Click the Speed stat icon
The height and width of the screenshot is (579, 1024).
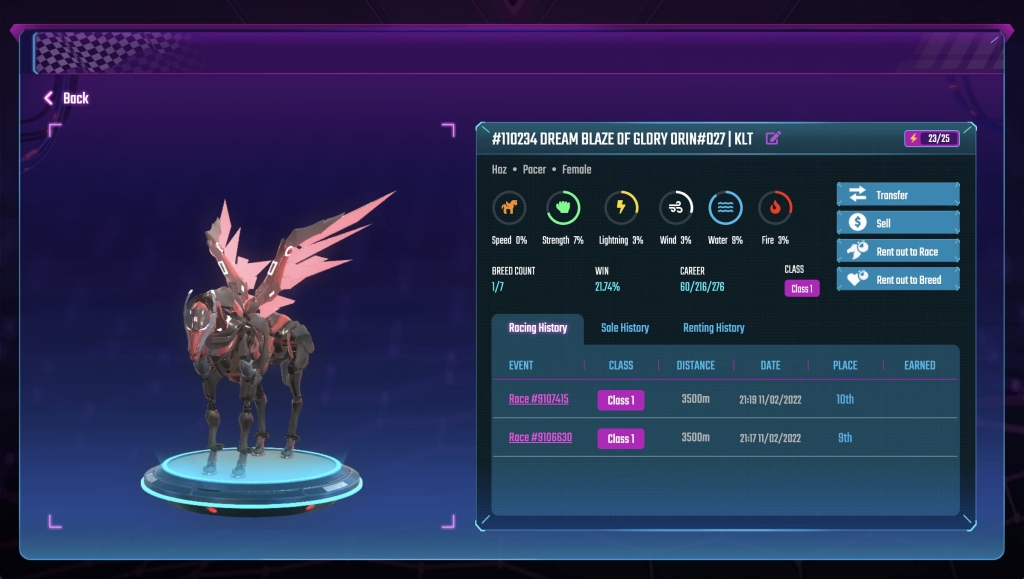click(x=509, y=208)
